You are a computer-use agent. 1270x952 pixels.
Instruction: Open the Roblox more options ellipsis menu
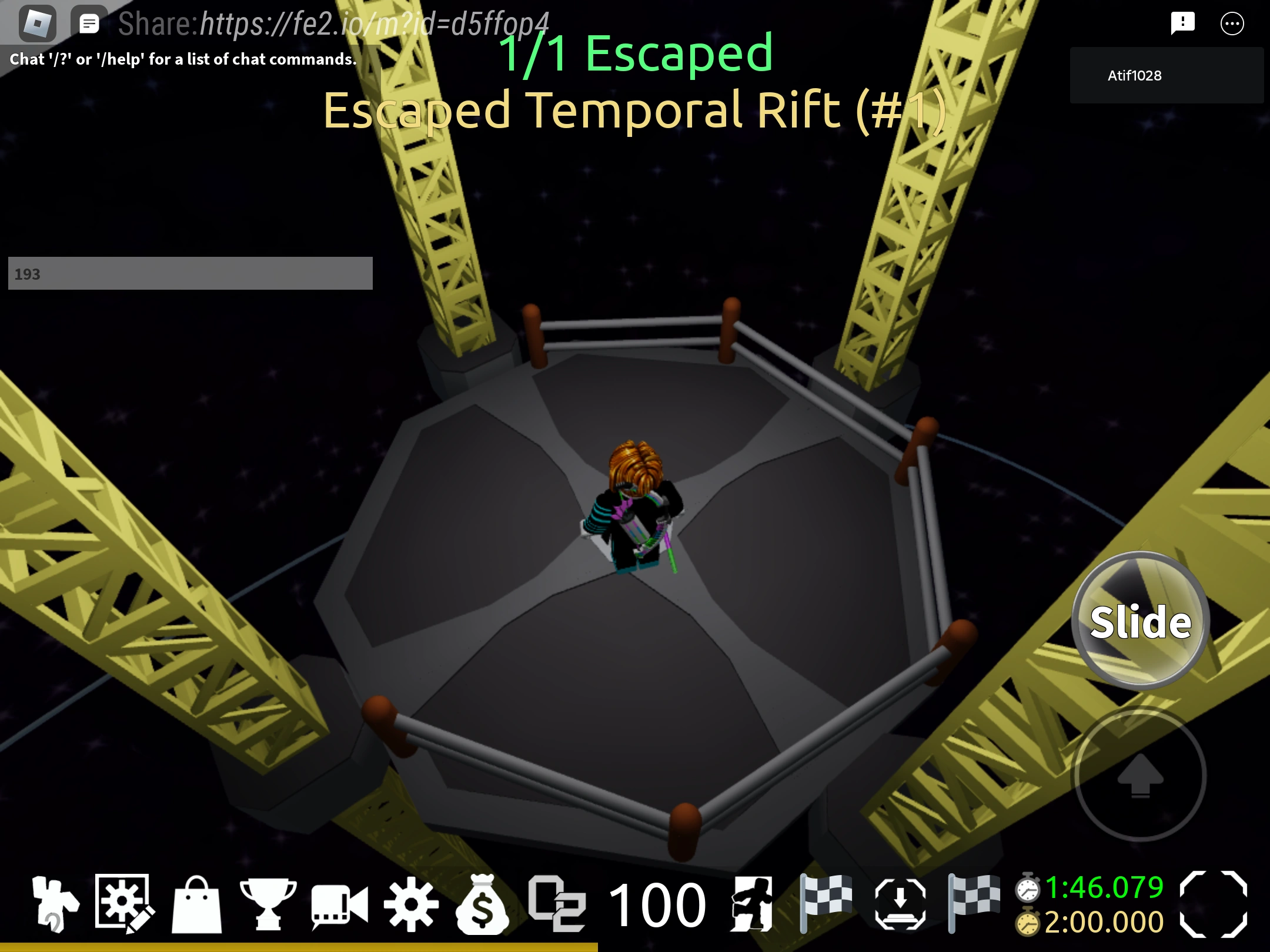[x=1232, y=24]
